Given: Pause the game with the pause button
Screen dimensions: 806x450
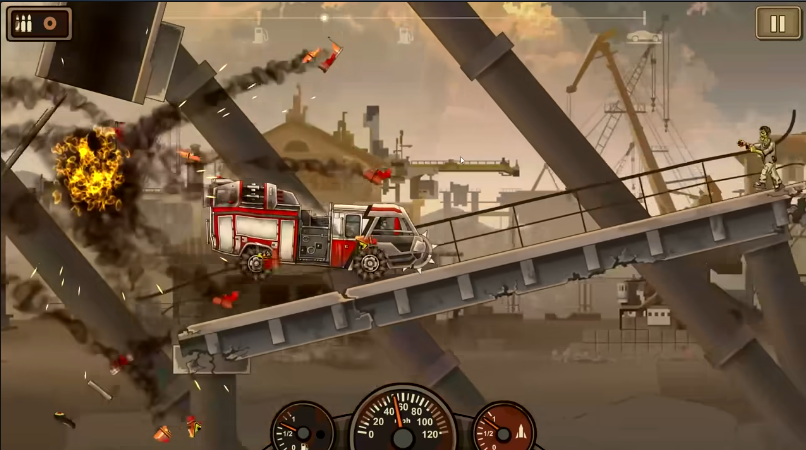Looking at the screenshot, I should coord(777,23).
